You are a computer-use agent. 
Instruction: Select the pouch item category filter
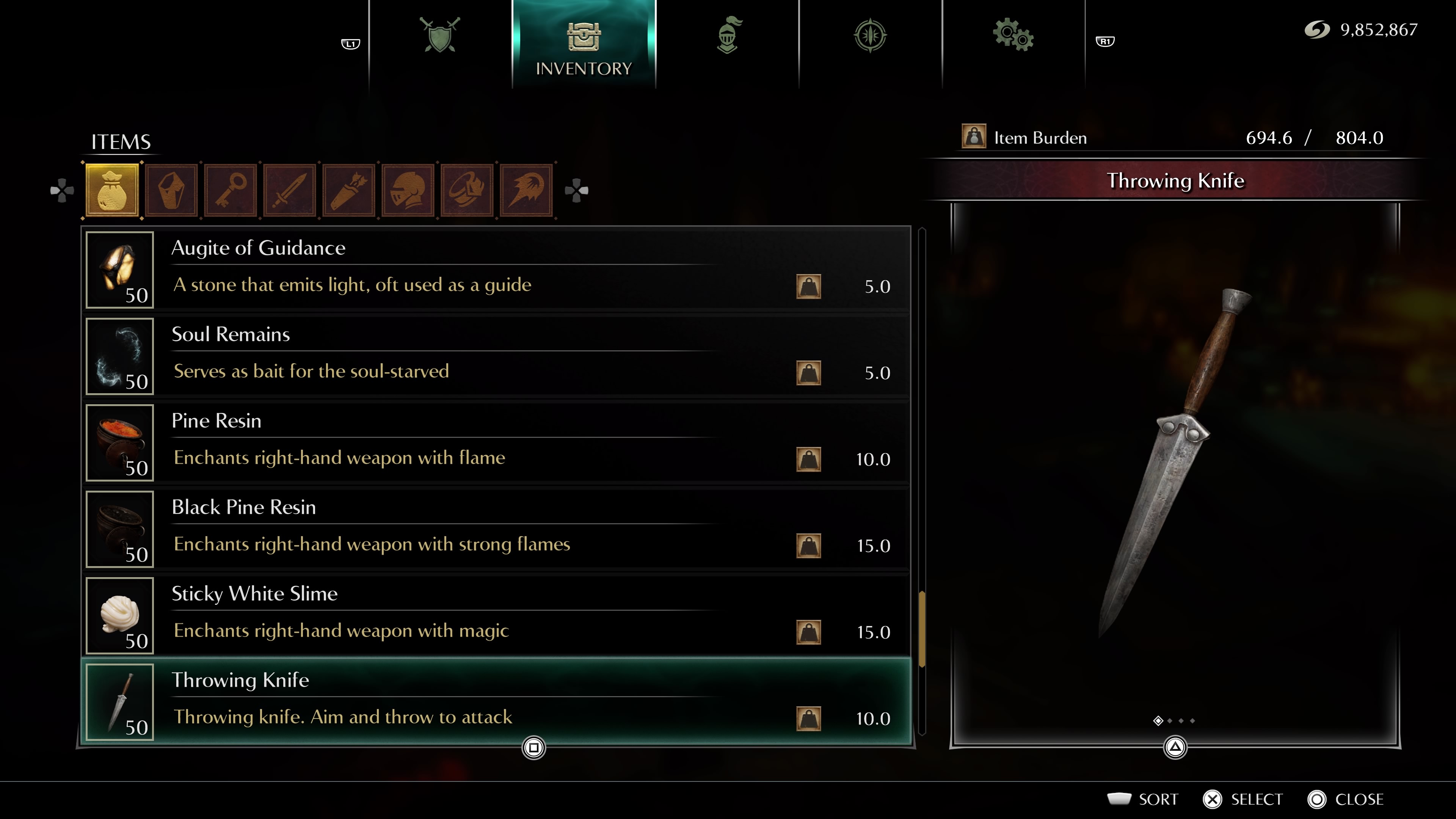[x=112, y=190]
